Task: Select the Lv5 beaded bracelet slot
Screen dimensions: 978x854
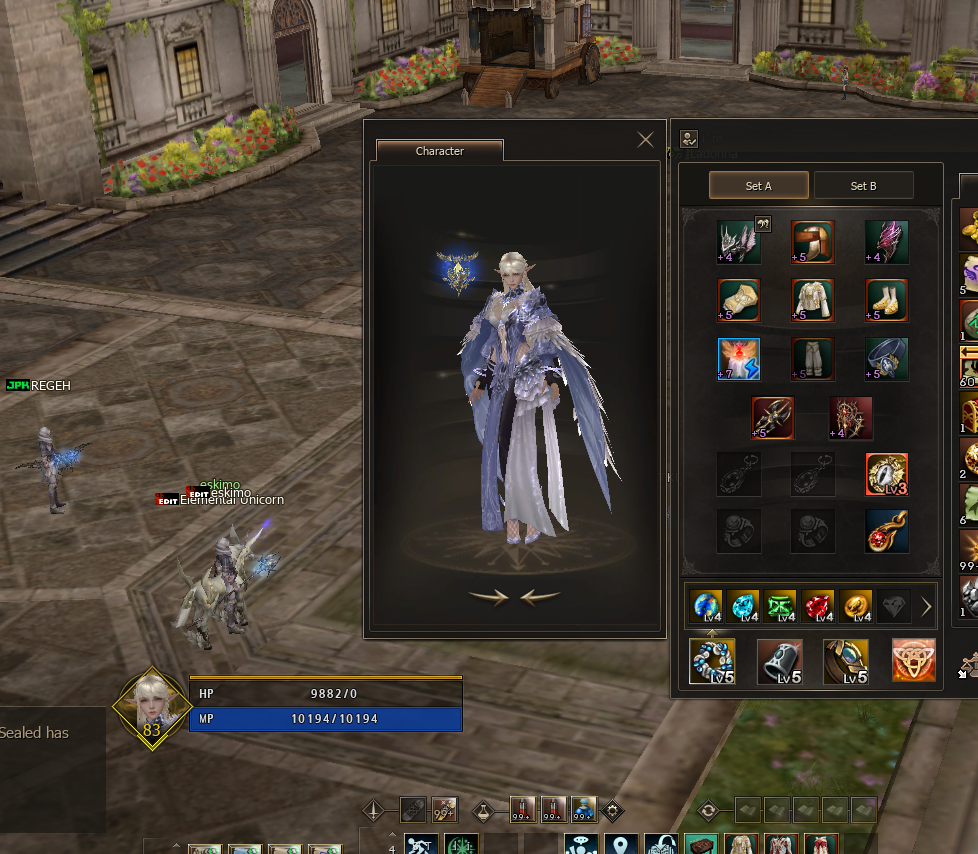Action: (x=712, y=661)
